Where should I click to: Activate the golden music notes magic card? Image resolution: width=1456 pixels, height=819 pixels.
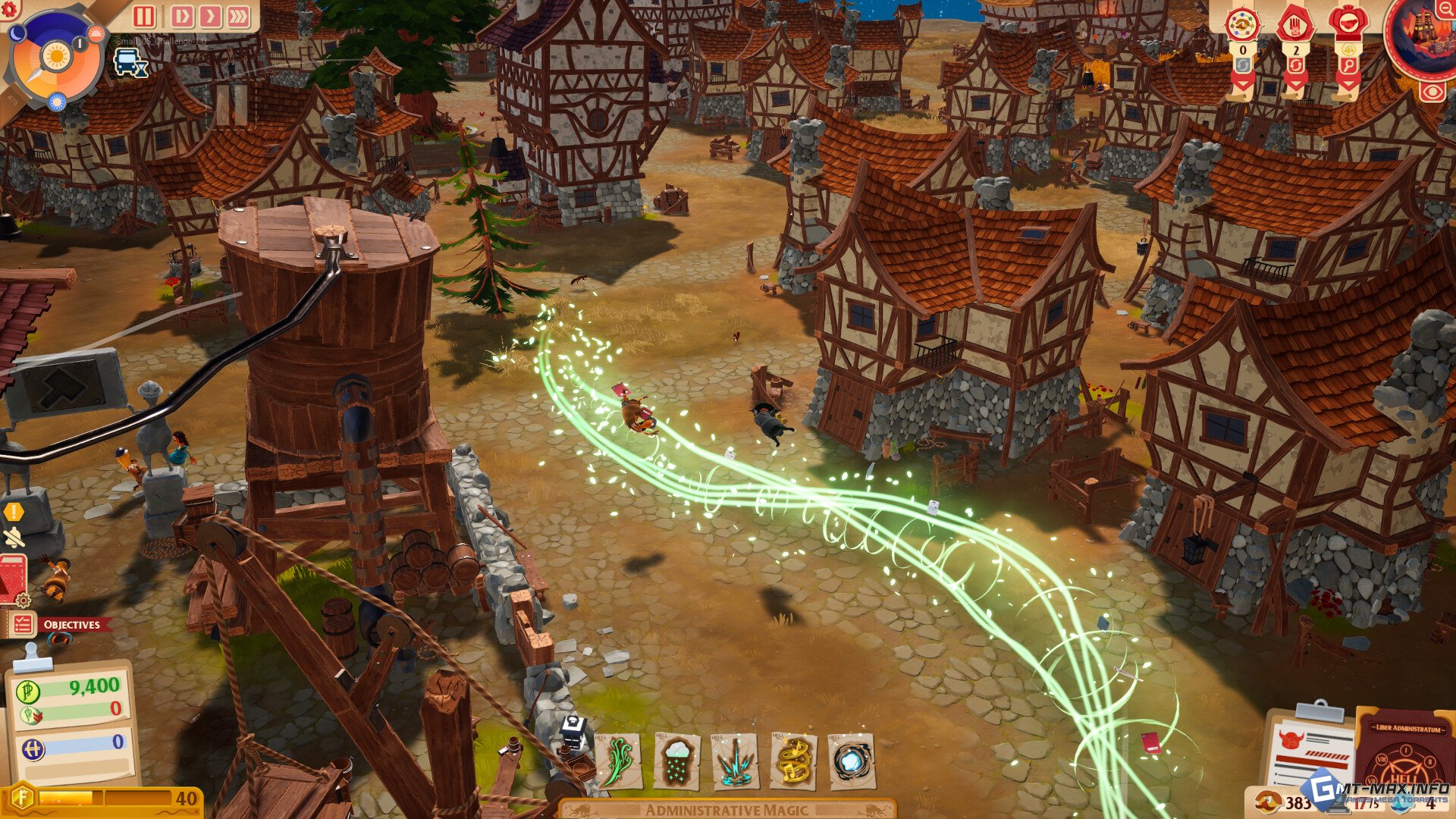point(793,761)
